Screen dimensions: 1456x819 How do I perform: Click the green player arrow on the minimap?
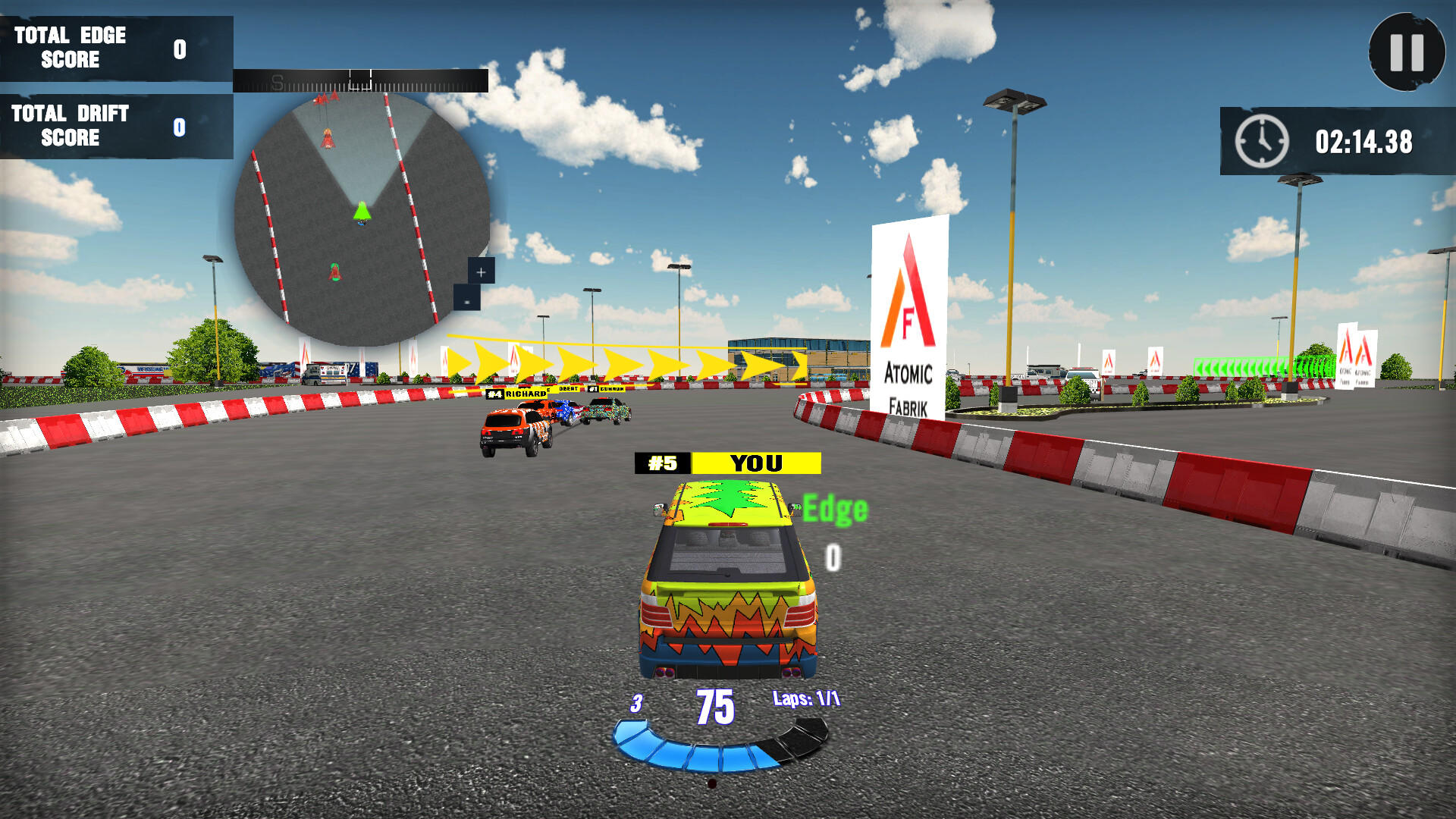362,213
